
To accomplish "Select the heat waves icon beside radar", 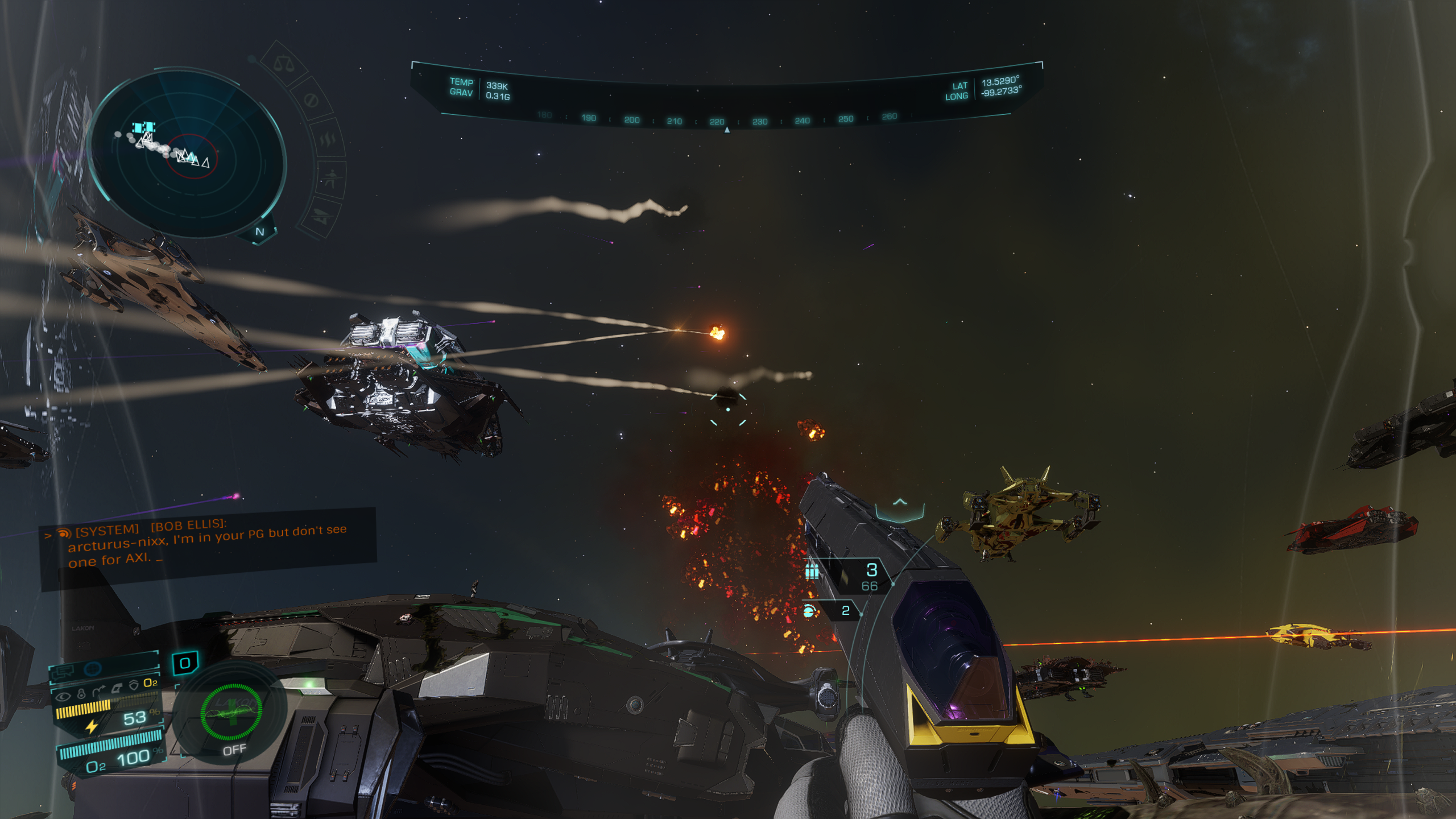I will [x=328, y=138].
